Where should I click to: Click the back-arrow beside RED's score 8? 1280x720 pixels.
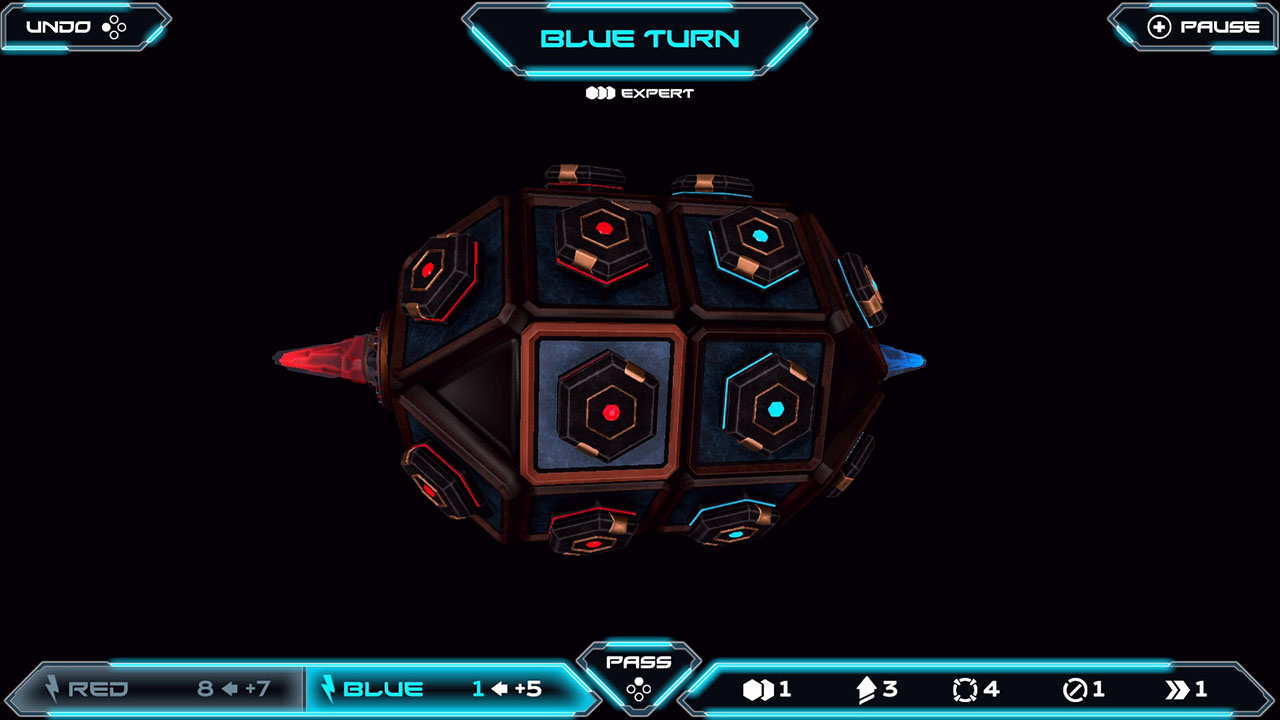coord(228,688)
